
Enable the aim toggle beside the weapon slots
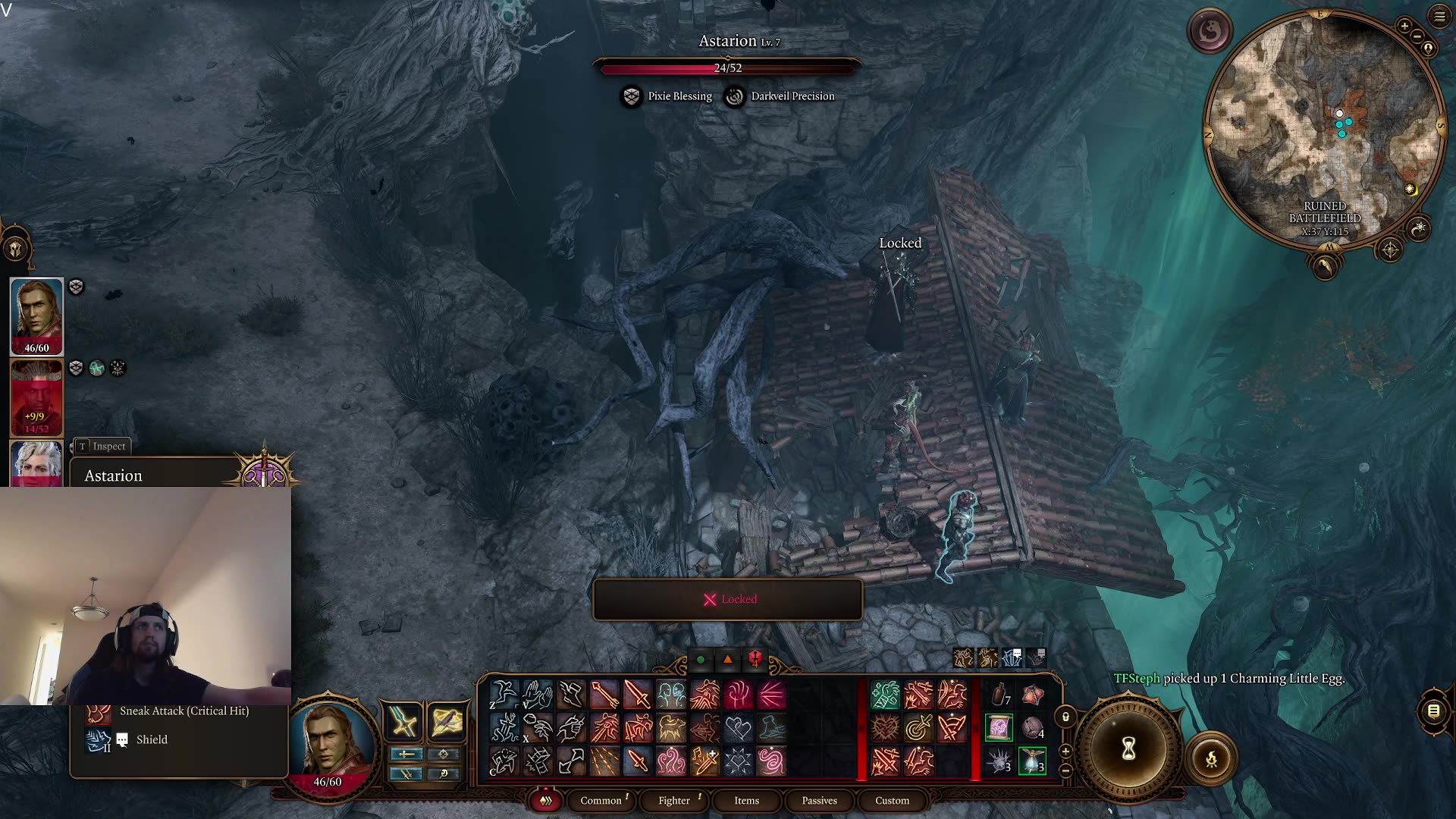pos(444,755)
